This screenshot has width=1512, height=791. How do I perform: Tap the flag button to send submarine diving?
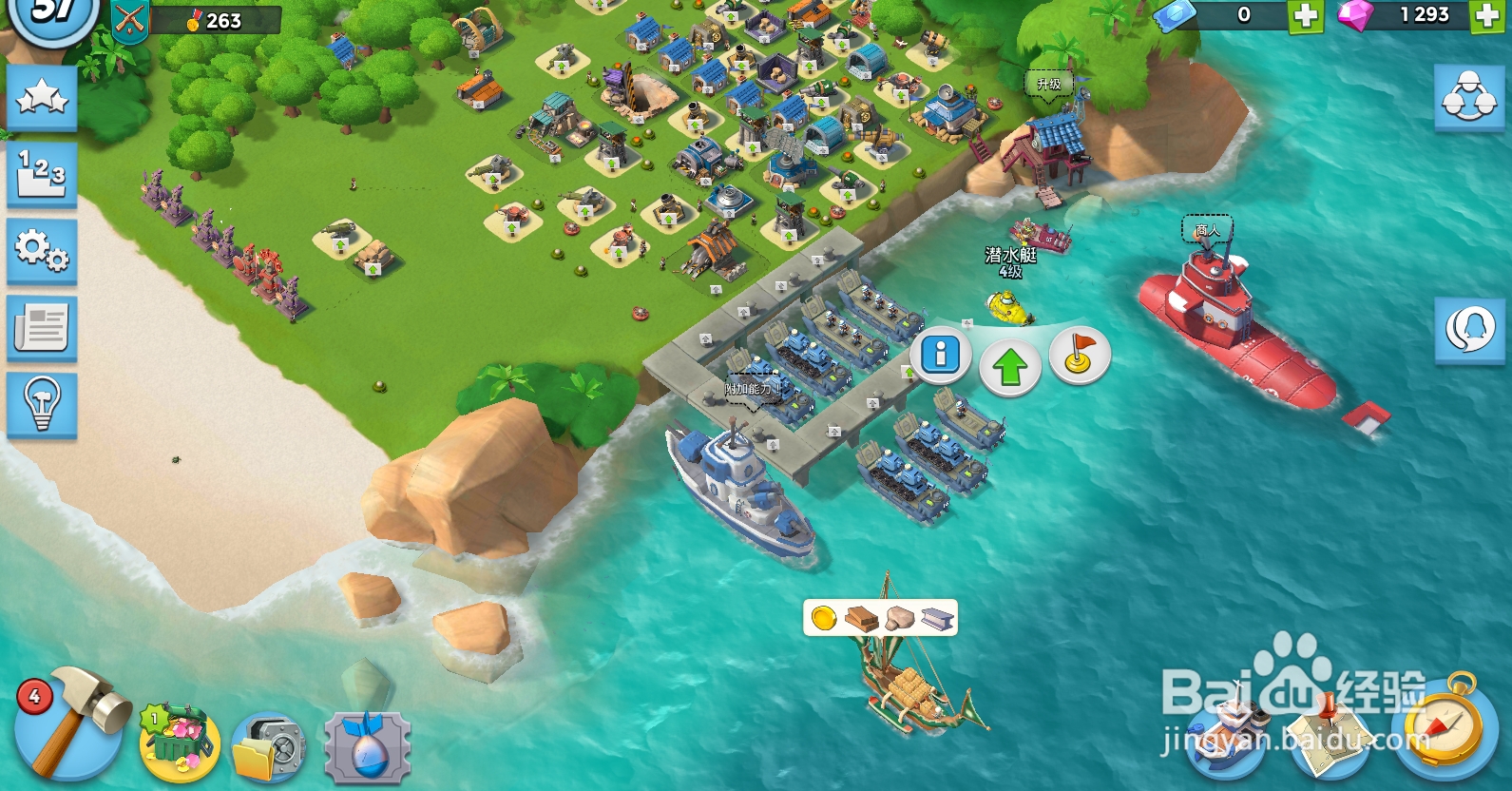pyautogui.click(x=1081, y=355)
